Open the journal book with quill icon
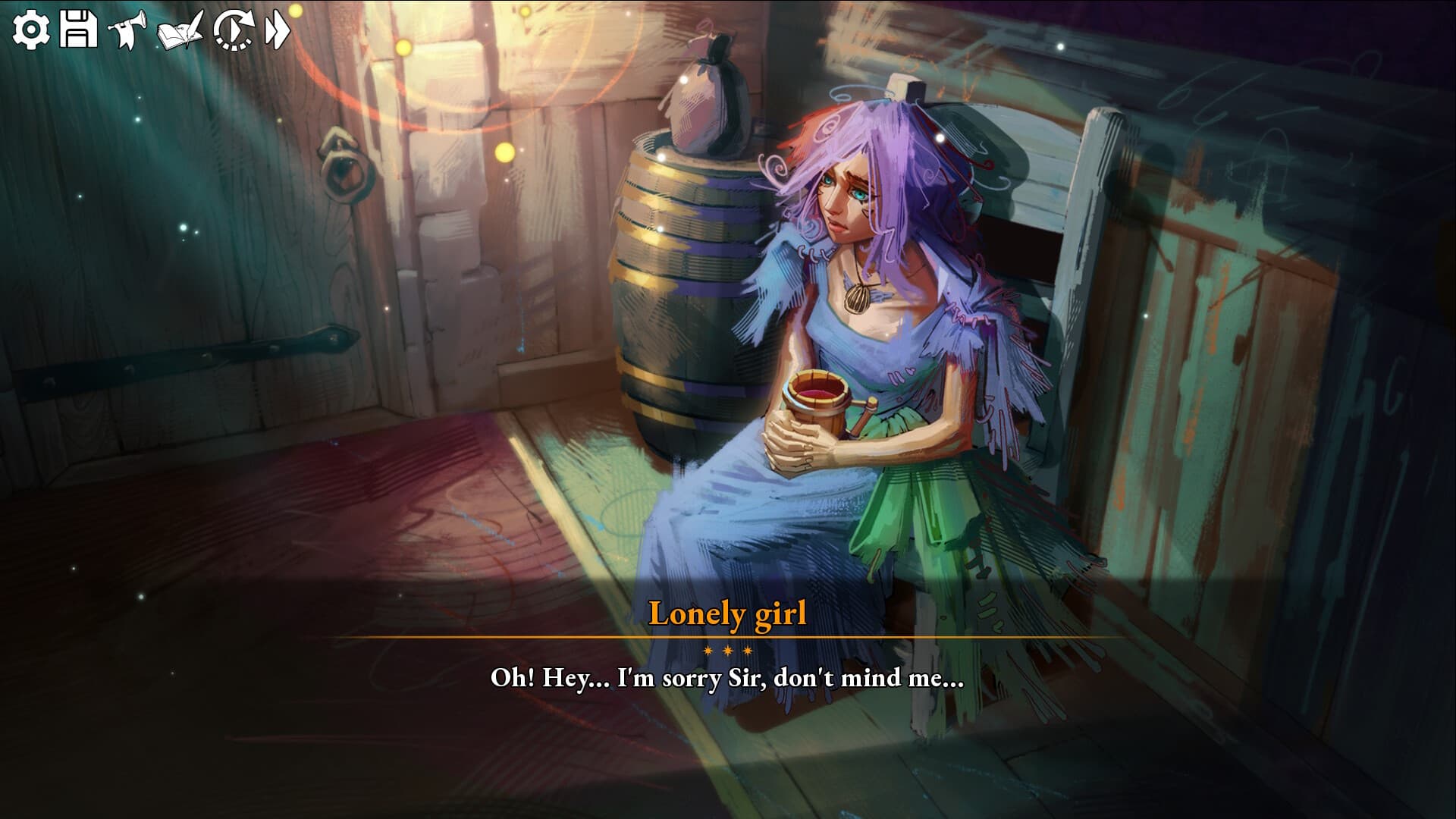This screenshot has height=819, width=1456. pos(180,30)
